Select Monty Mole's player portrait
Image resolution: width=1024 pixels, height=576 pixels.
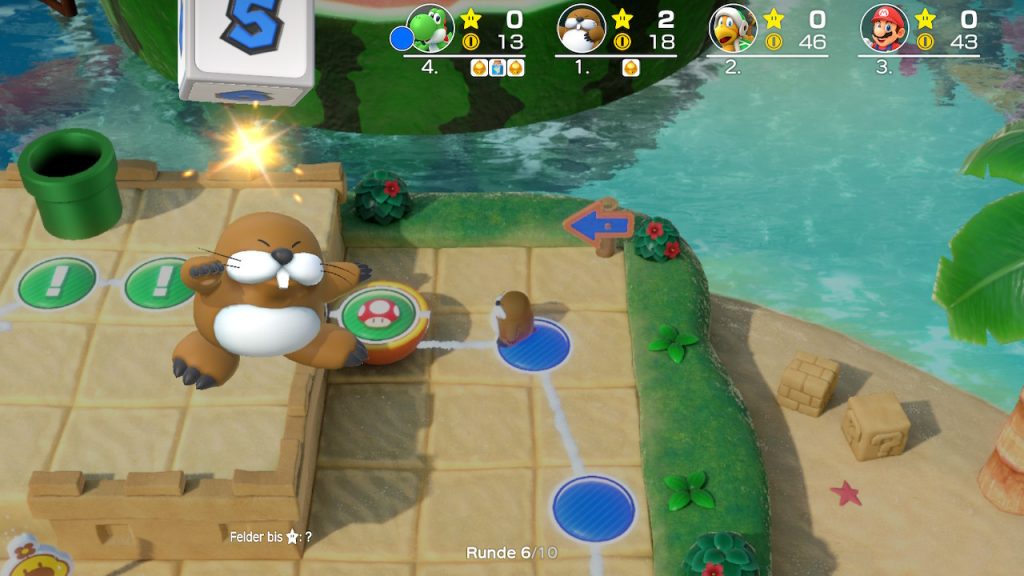[x=581, y=29]
